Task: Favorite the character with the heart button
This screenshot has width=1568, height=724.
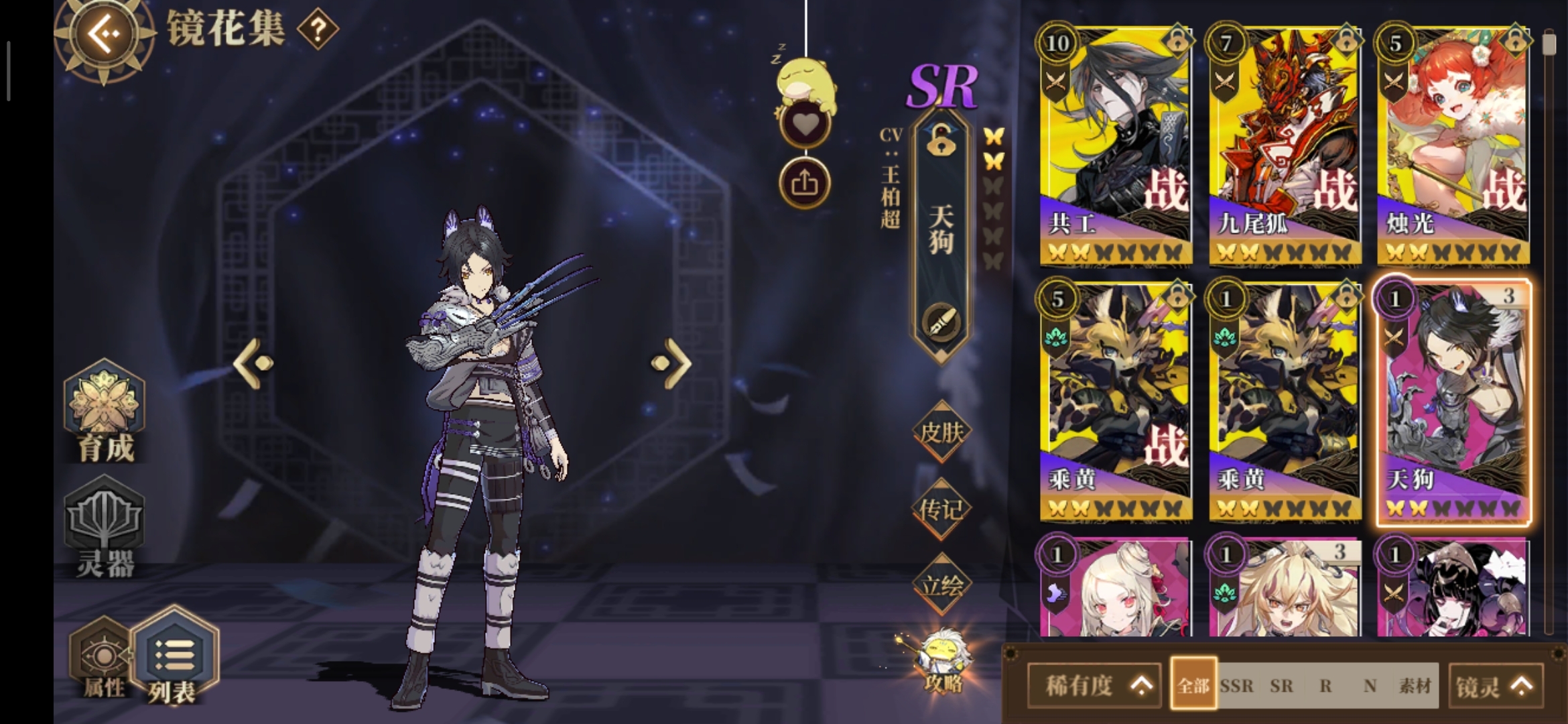Action: [x=805, y=125]
